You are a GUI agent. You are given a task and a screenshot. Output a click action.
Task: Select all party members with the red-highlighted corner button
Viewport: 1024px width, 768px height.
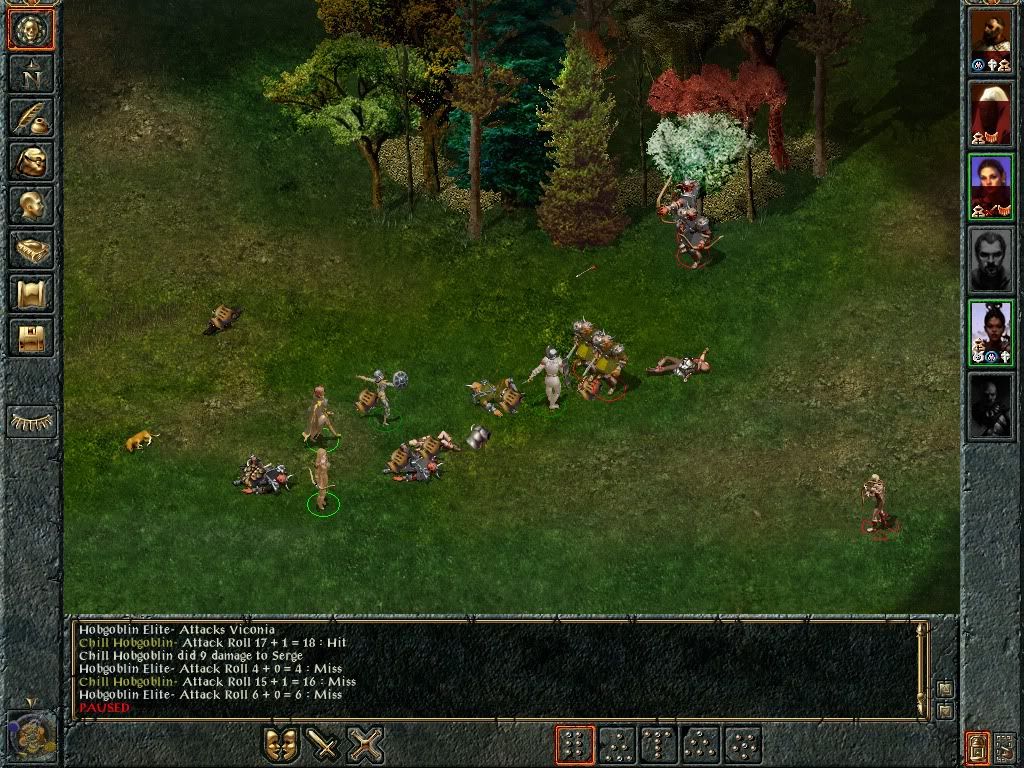pyautogui.click(x=977, y=746)
